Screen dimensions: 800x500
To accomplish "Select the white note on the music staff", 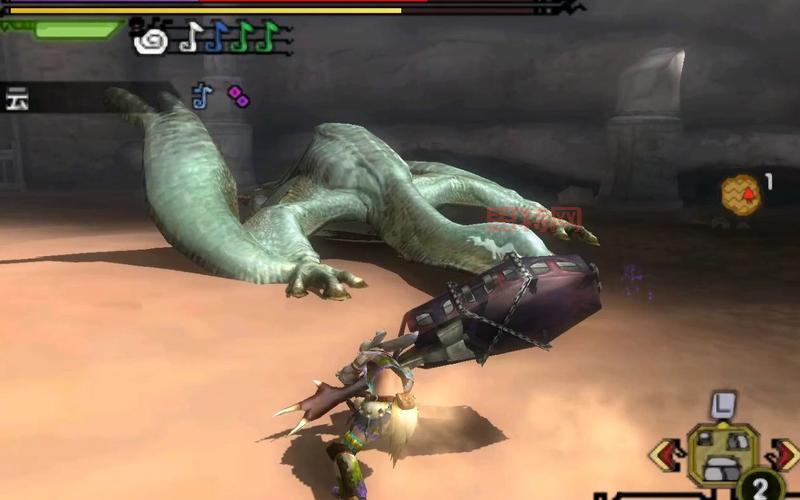I will (189, 38).
